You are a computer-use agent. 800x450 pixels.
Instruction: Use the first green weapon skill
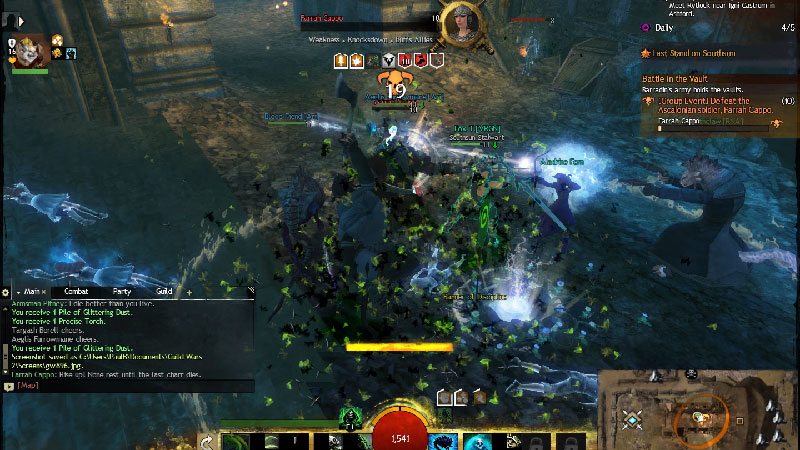tap(232, 441)
